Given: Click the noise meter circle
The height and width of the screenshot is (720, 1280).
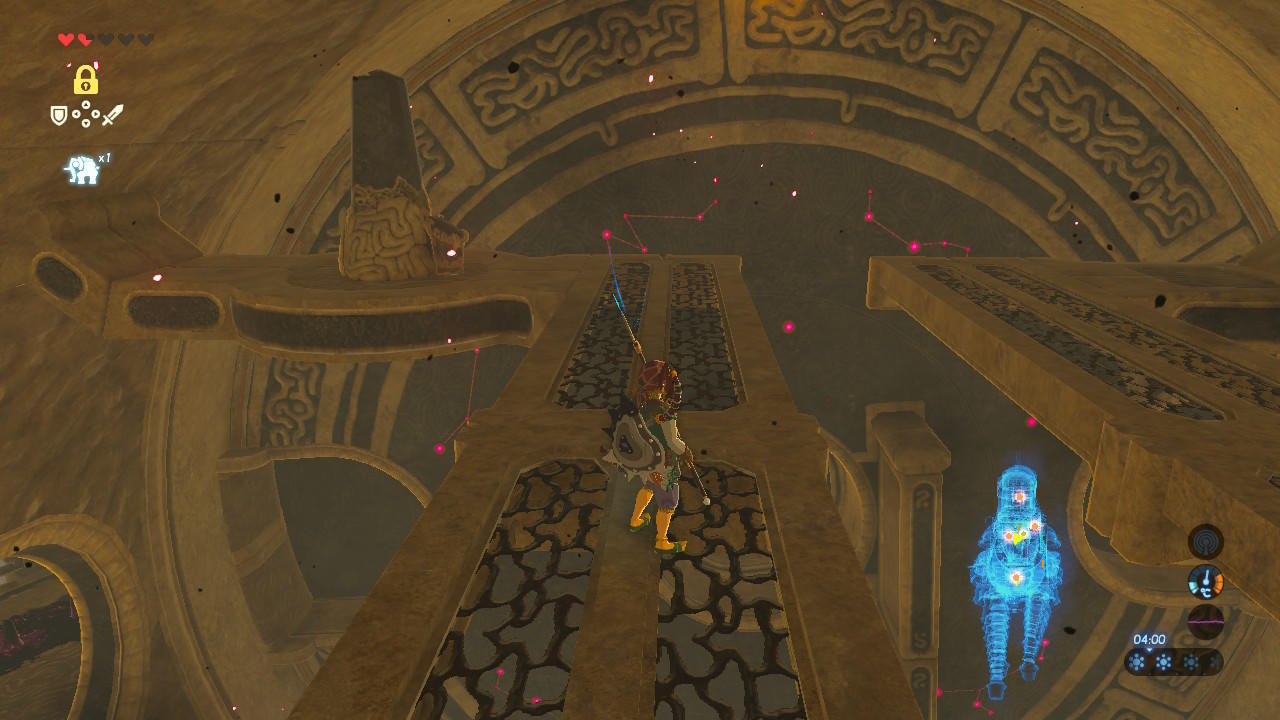Looking at the screenshot, I should click(1205, 622).
